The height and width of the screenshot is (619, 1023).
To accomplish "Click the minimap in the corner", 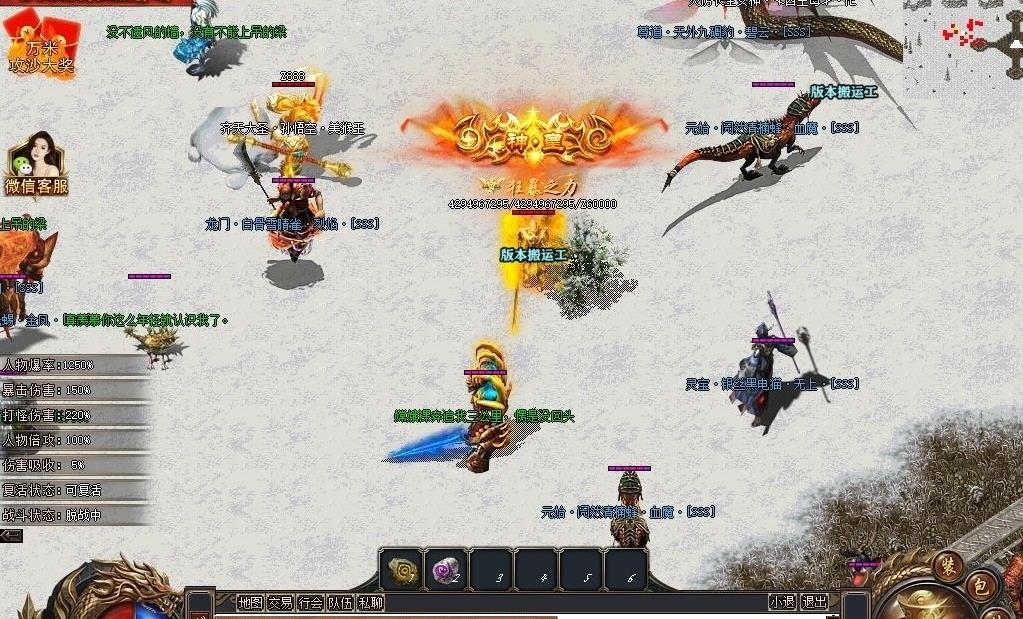I will [962, 40].
